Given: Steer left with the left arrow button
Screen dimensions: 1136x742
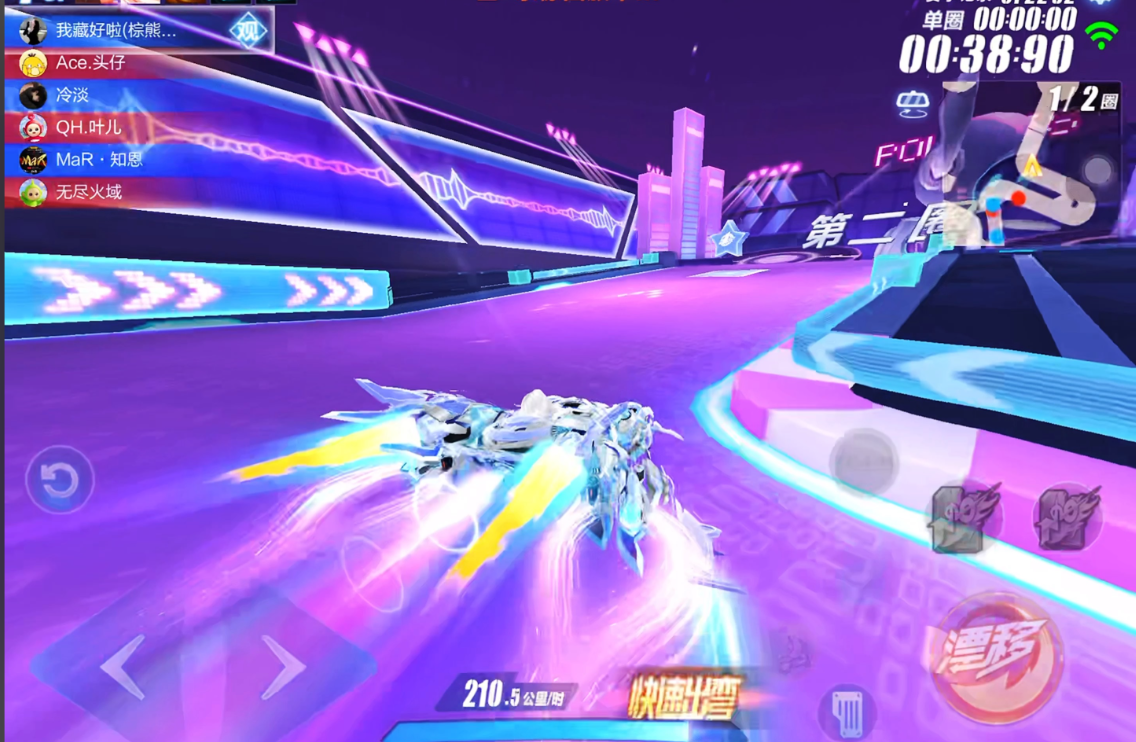Looking at the screenshot, I should point(126,667).
